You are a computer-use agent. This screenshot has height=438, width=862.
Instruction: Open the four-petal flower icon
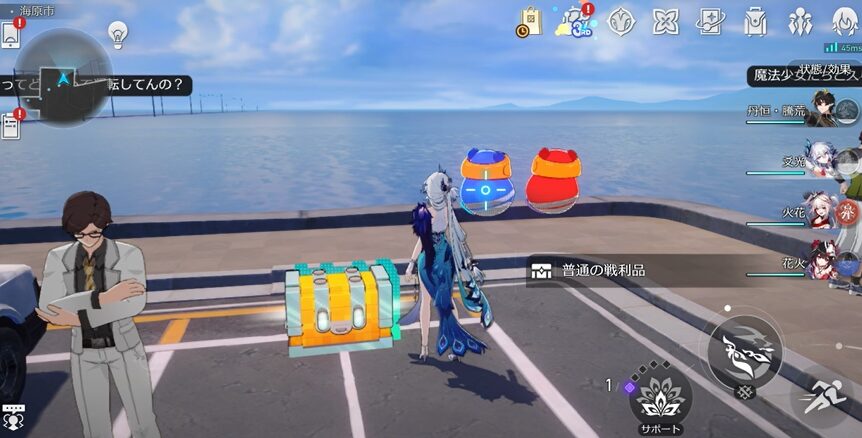[666, 21]
